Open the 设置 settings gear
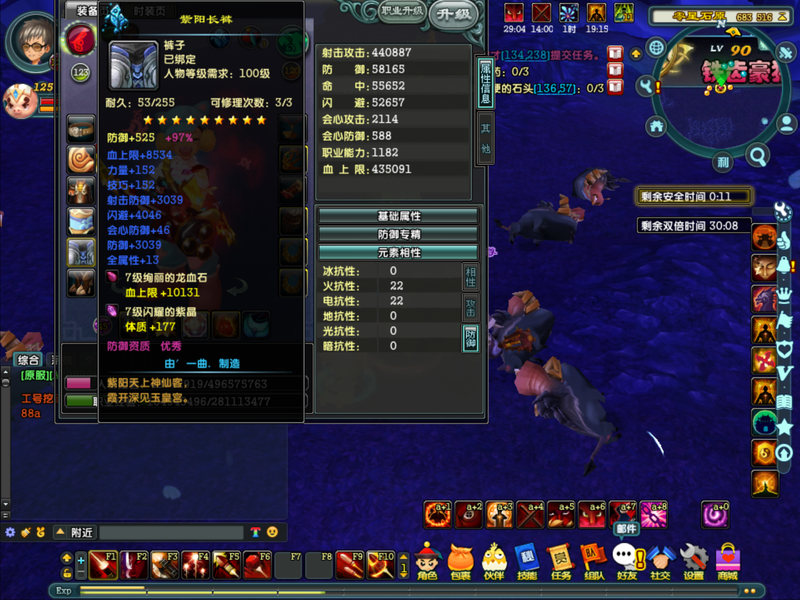800x600 pixels. [x=693, y=562]
